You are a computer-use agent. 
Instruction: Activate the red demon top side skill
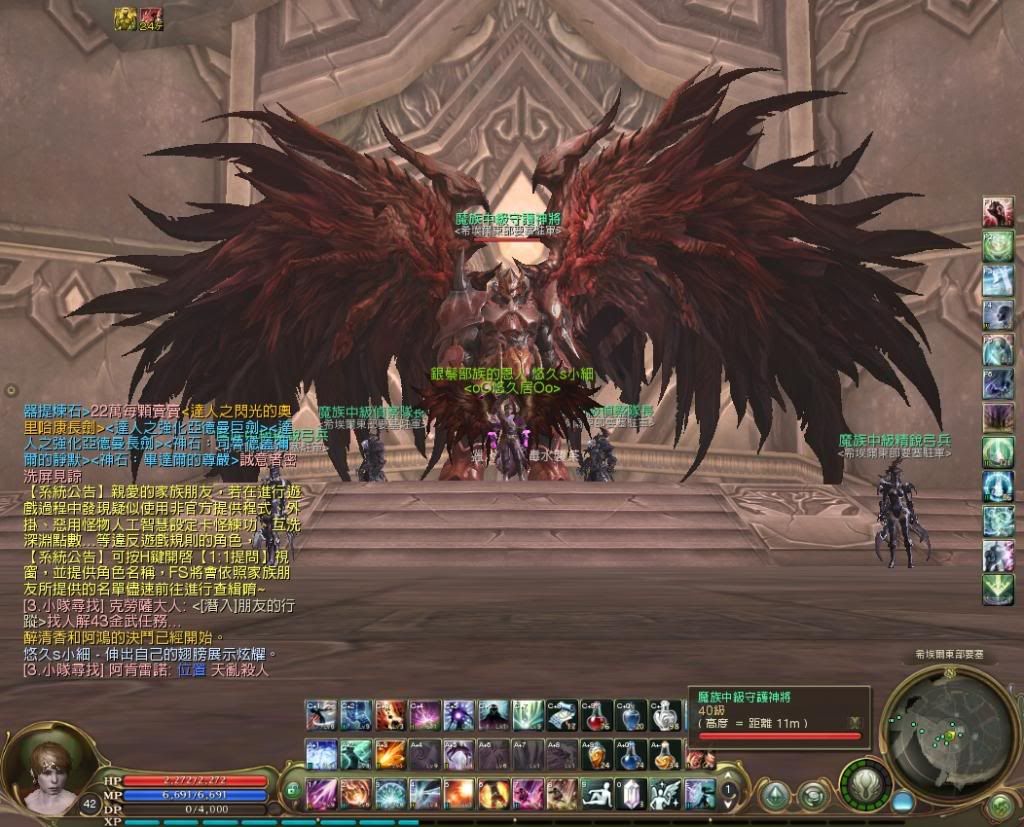pyautogui.click(x=997, y=211)
